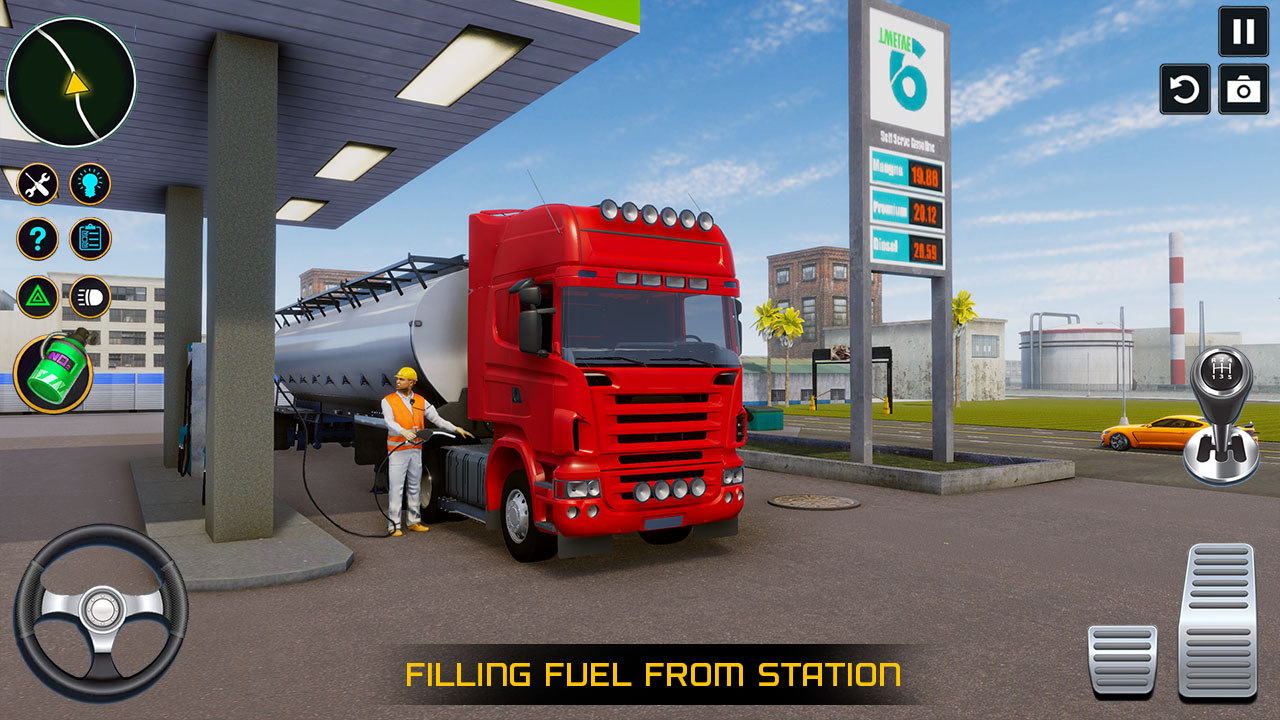Open the mission clipboard icon
Screen dimensions: 1280x720
(x=90, y=238)
